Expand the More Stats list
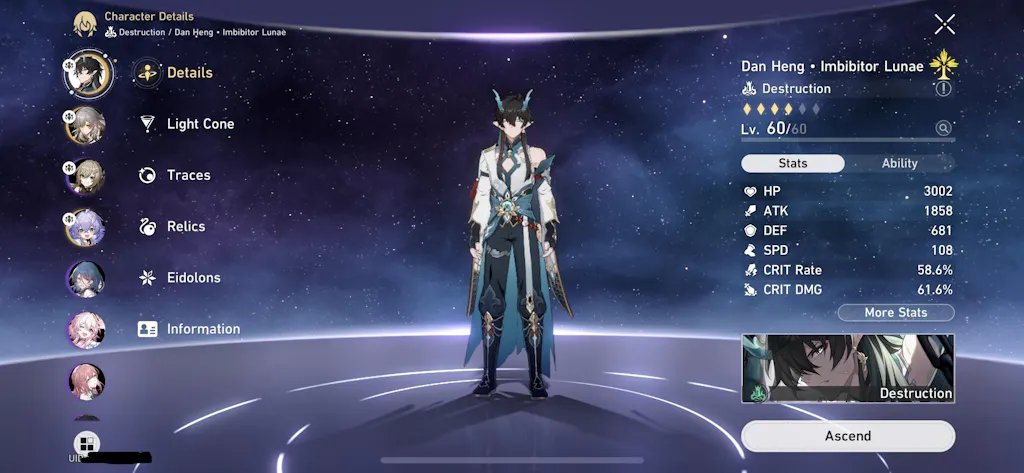This screenshot has width=1024, height=473. [895, 313]
